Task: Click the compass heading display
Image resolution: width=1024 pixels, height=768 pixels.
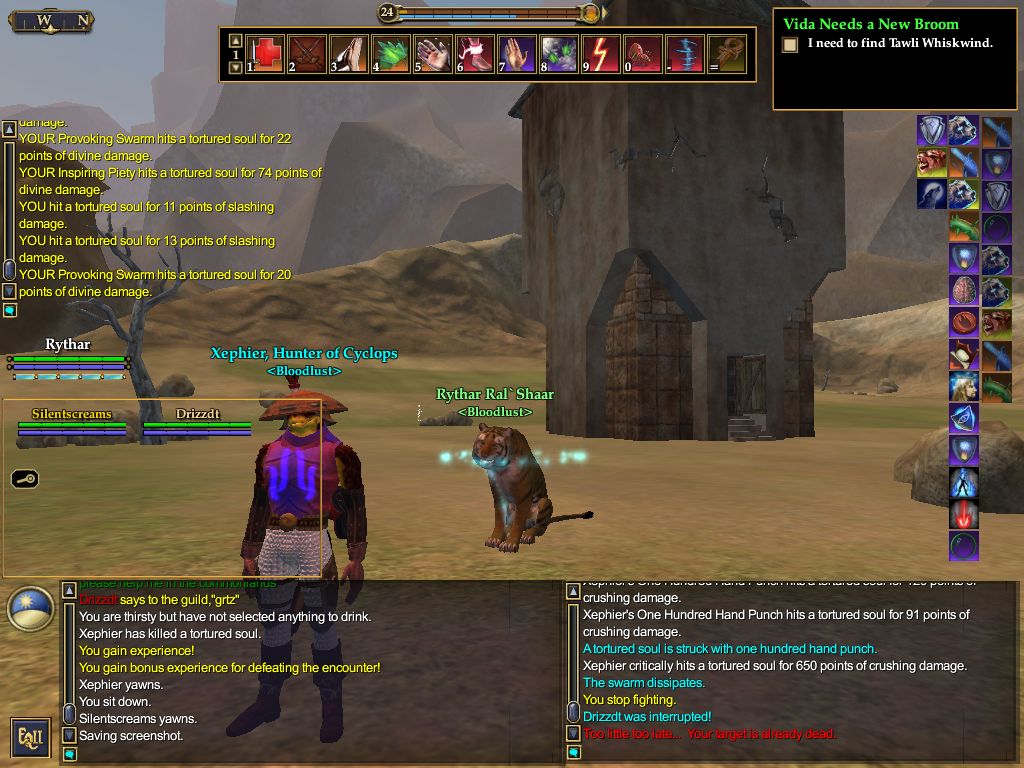Action: [x=51, y=20]
